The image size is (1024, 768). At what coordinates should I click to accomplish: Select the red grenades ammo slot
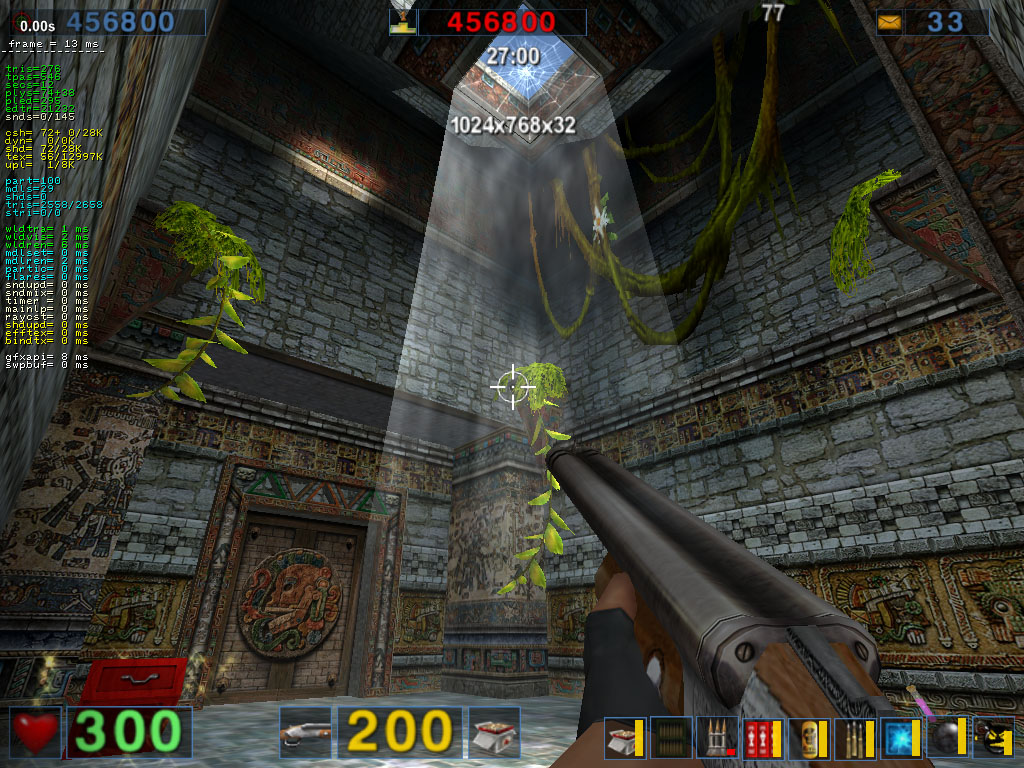[x=763, y=738]
